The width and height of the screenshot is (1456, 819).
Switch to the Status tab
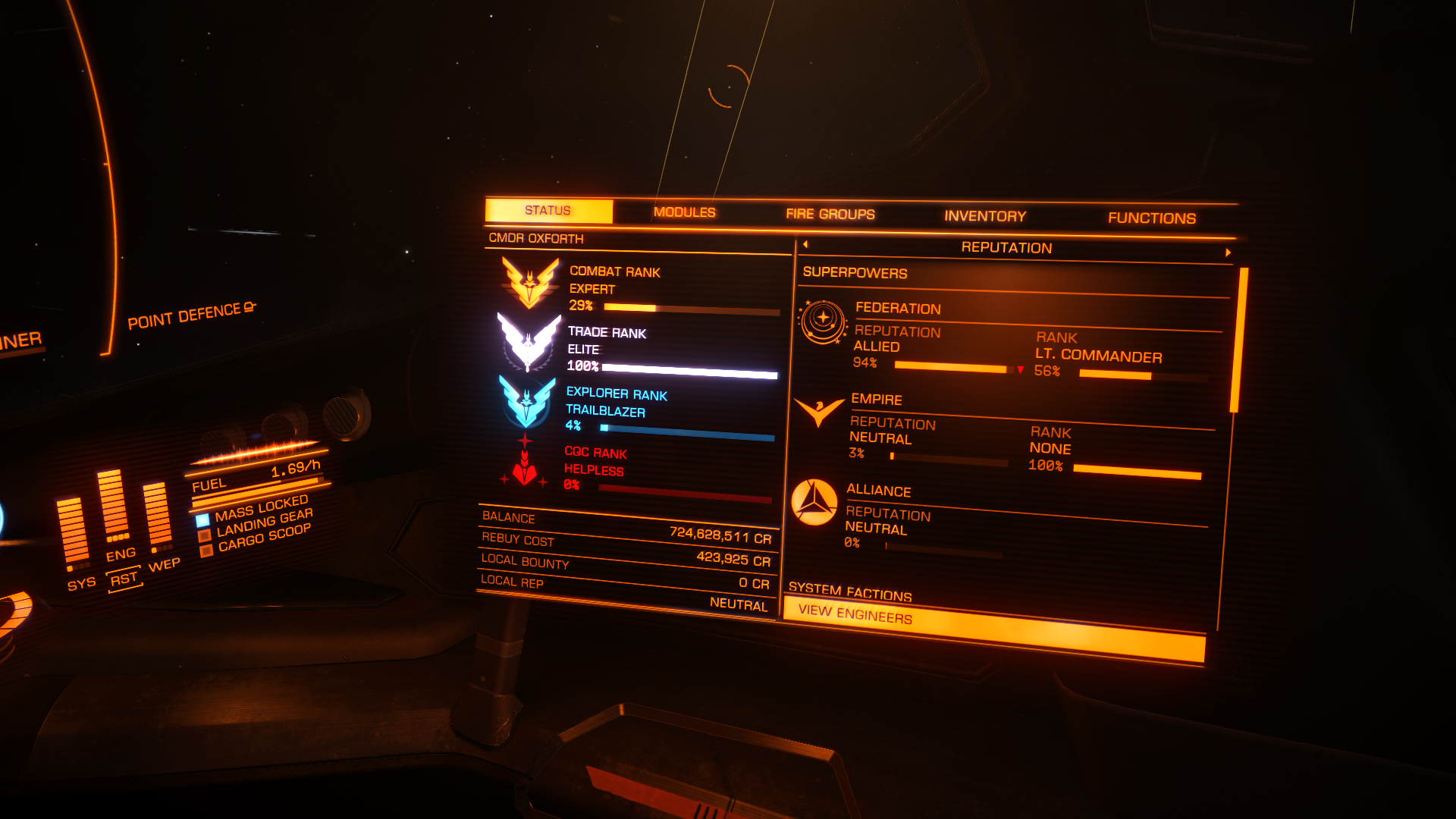point(548,211)
